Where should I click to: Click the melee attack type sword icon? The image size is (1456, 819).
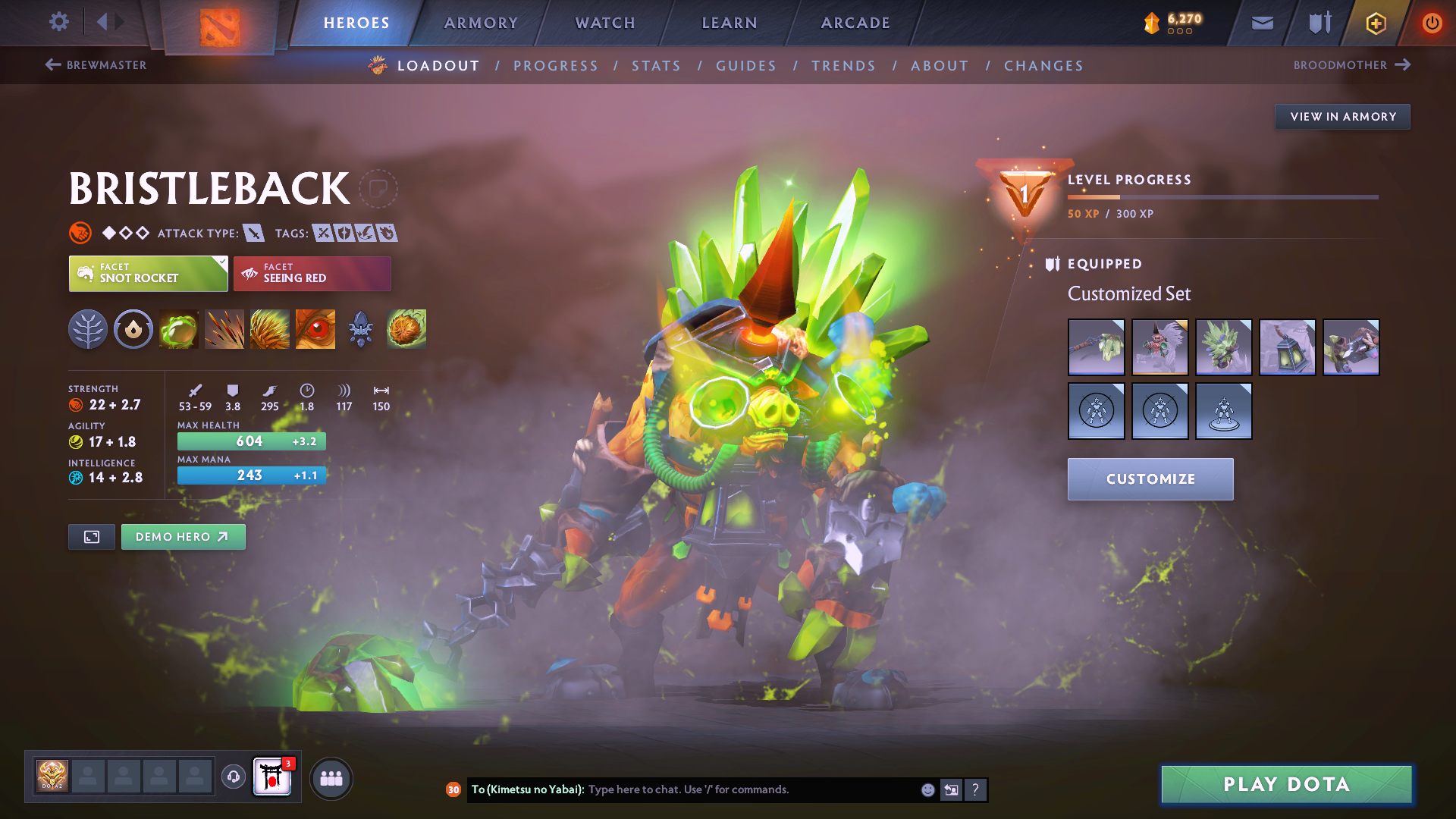[x=253, y=233]
